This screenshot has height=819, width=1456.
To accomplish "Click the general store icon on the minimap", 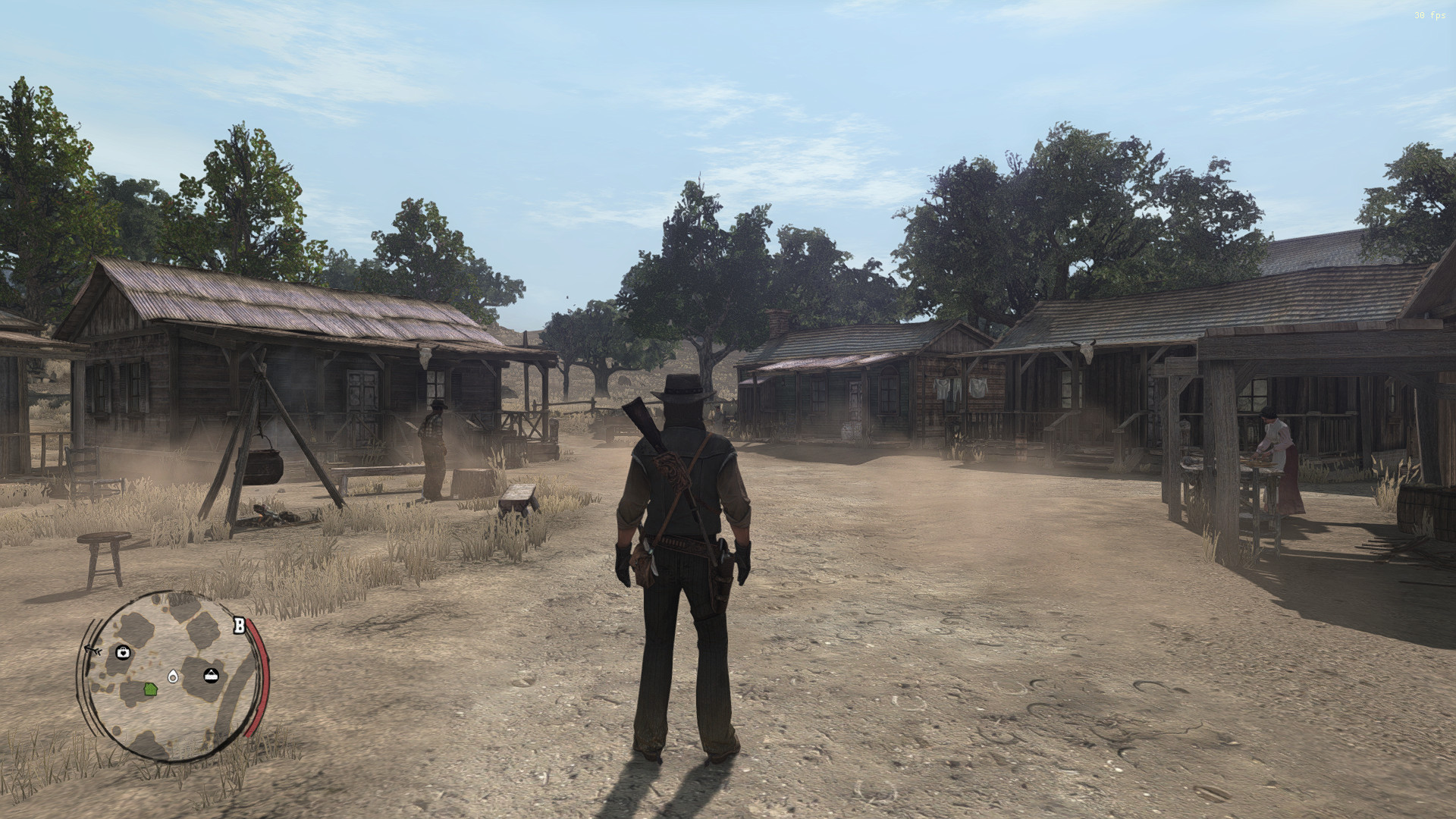I will pyautogui.click(x=212, y=674).
